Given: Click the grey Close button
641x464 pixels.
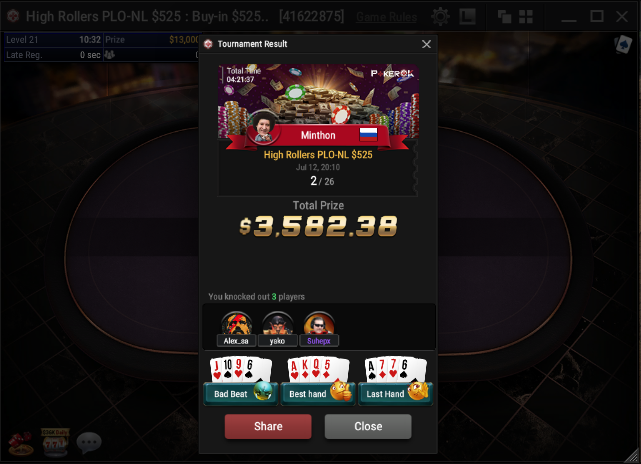Looking at the screenshot, I should [x=368, y=426].
